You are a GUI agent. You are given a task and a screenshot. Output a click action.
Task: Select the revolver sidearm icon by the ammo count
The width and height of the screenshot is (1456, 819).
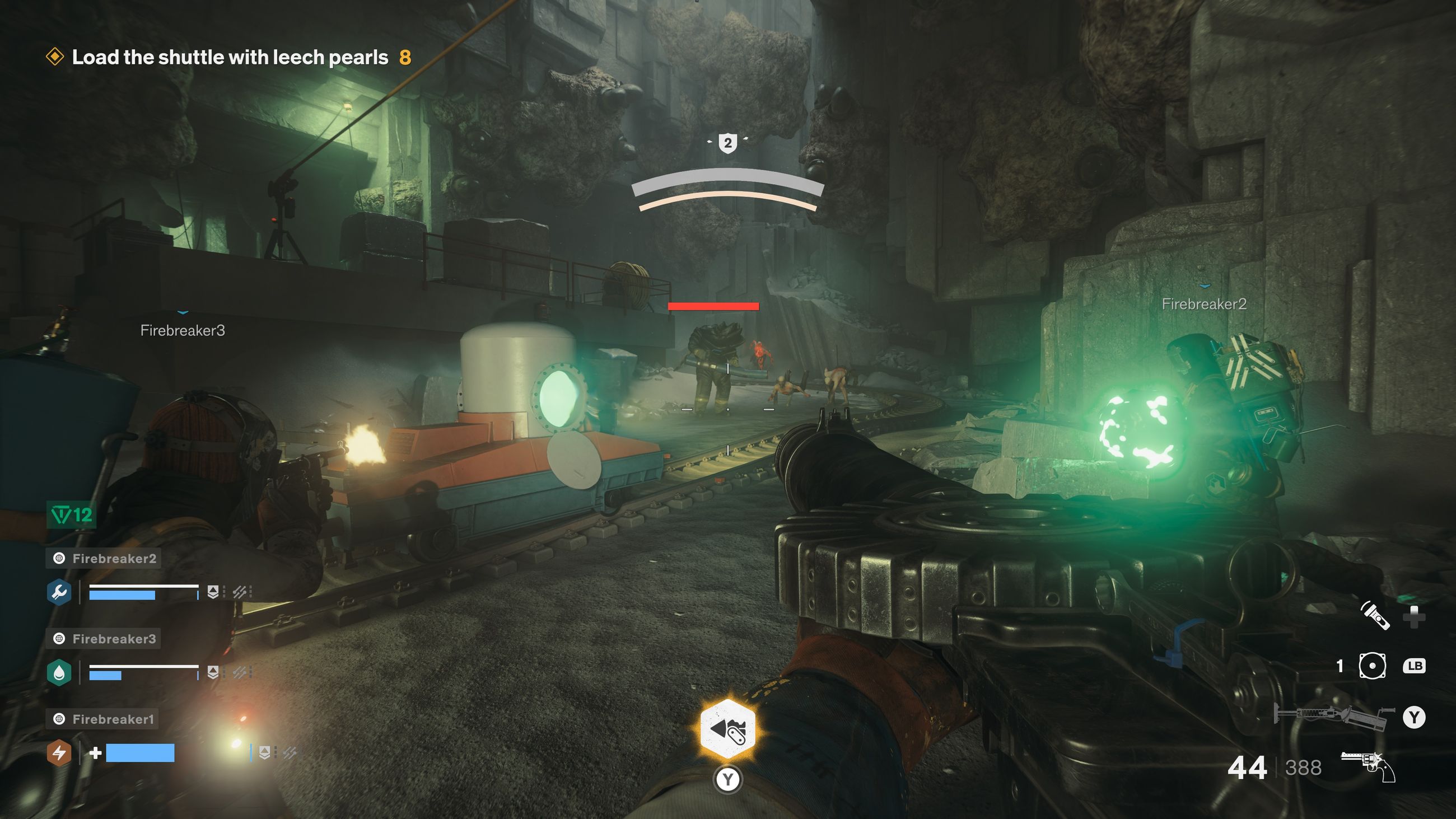[x=1368, y=766]
